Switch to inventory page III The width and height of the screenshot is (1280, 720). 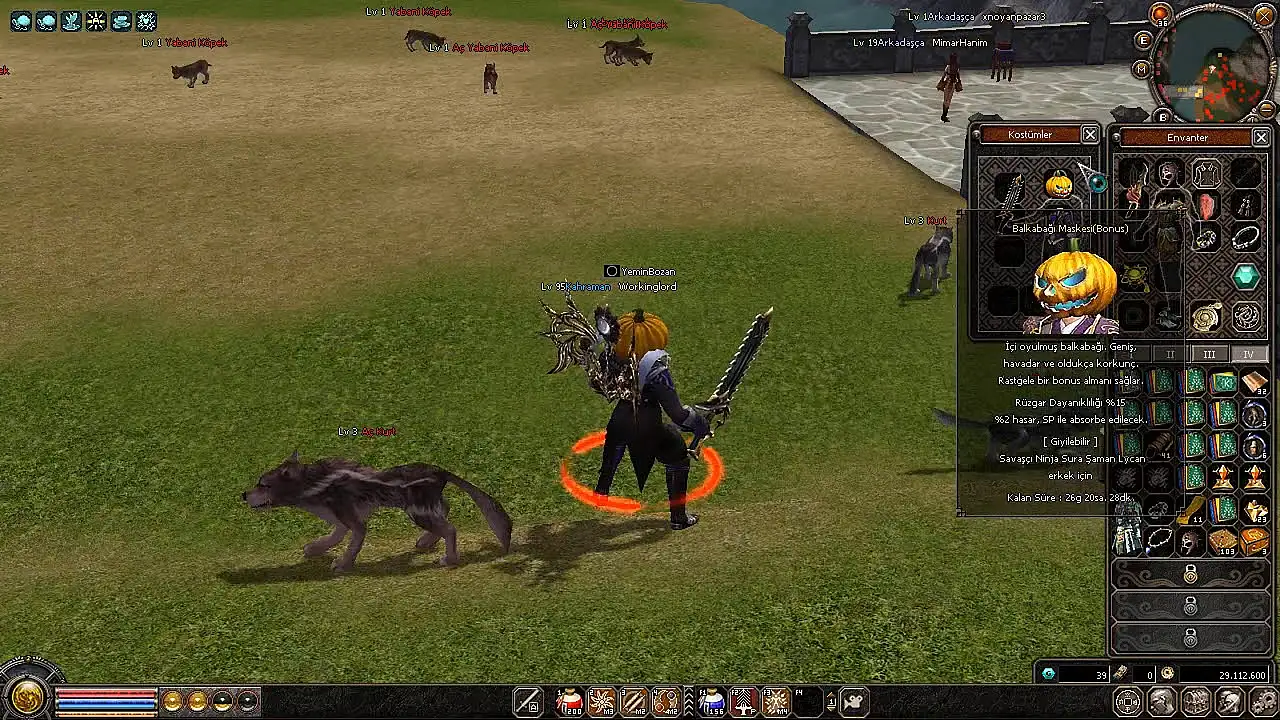click(x=1209, y=354)
